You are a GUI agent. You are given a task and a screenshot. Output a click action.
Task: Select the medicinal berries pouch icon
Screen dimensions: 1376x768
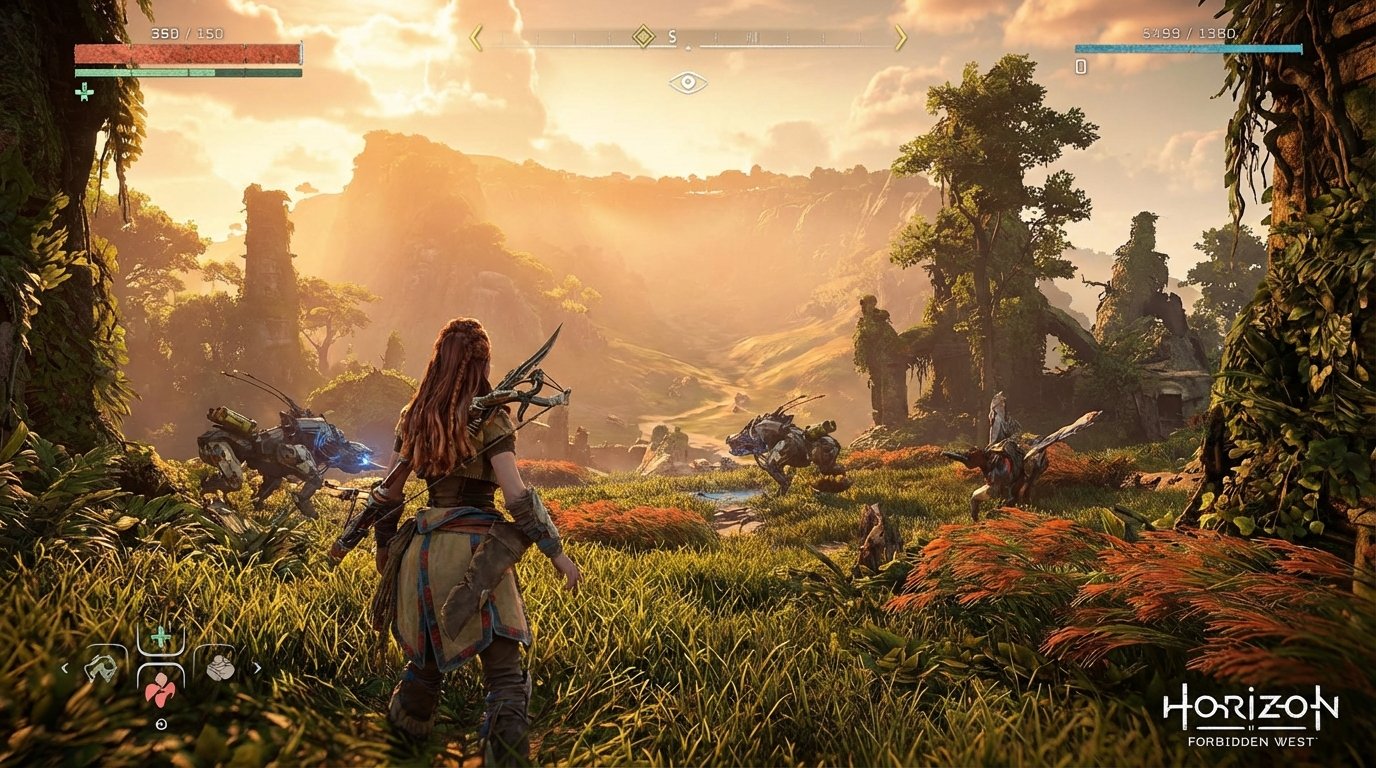(x=160, y=692)
